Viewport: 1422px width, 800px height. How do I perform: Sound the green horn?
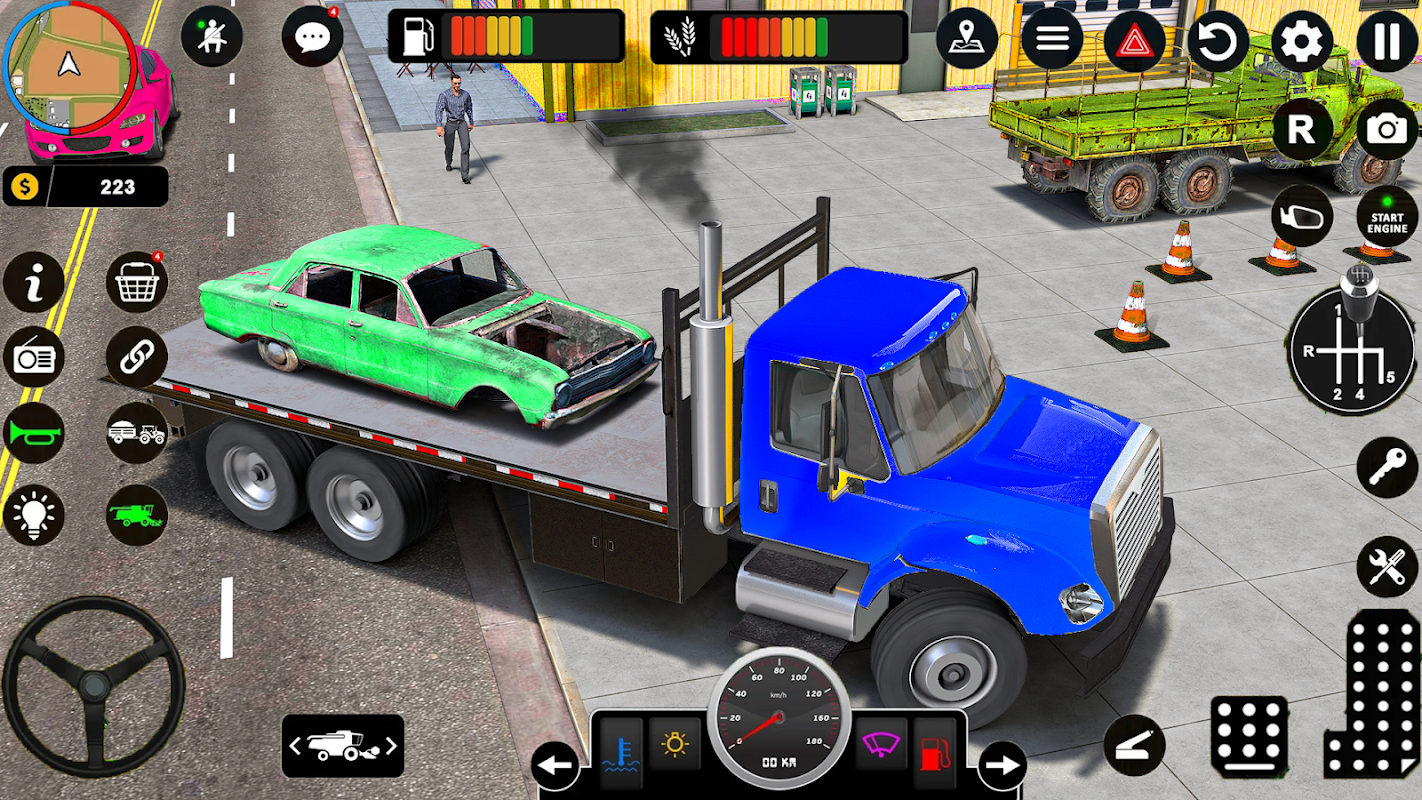33,433
